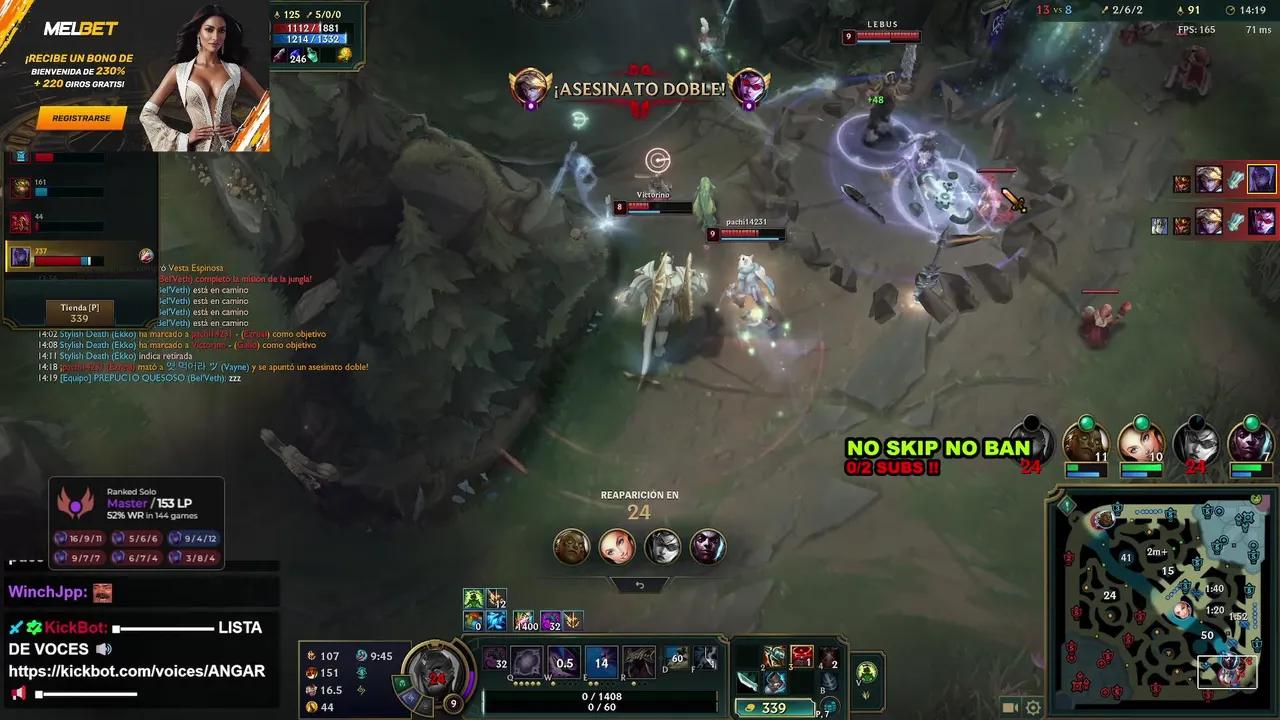Click the undo arrow above the item bar
The width and height of the screenshot is (1280, 720).
click(x=640, y=587)
